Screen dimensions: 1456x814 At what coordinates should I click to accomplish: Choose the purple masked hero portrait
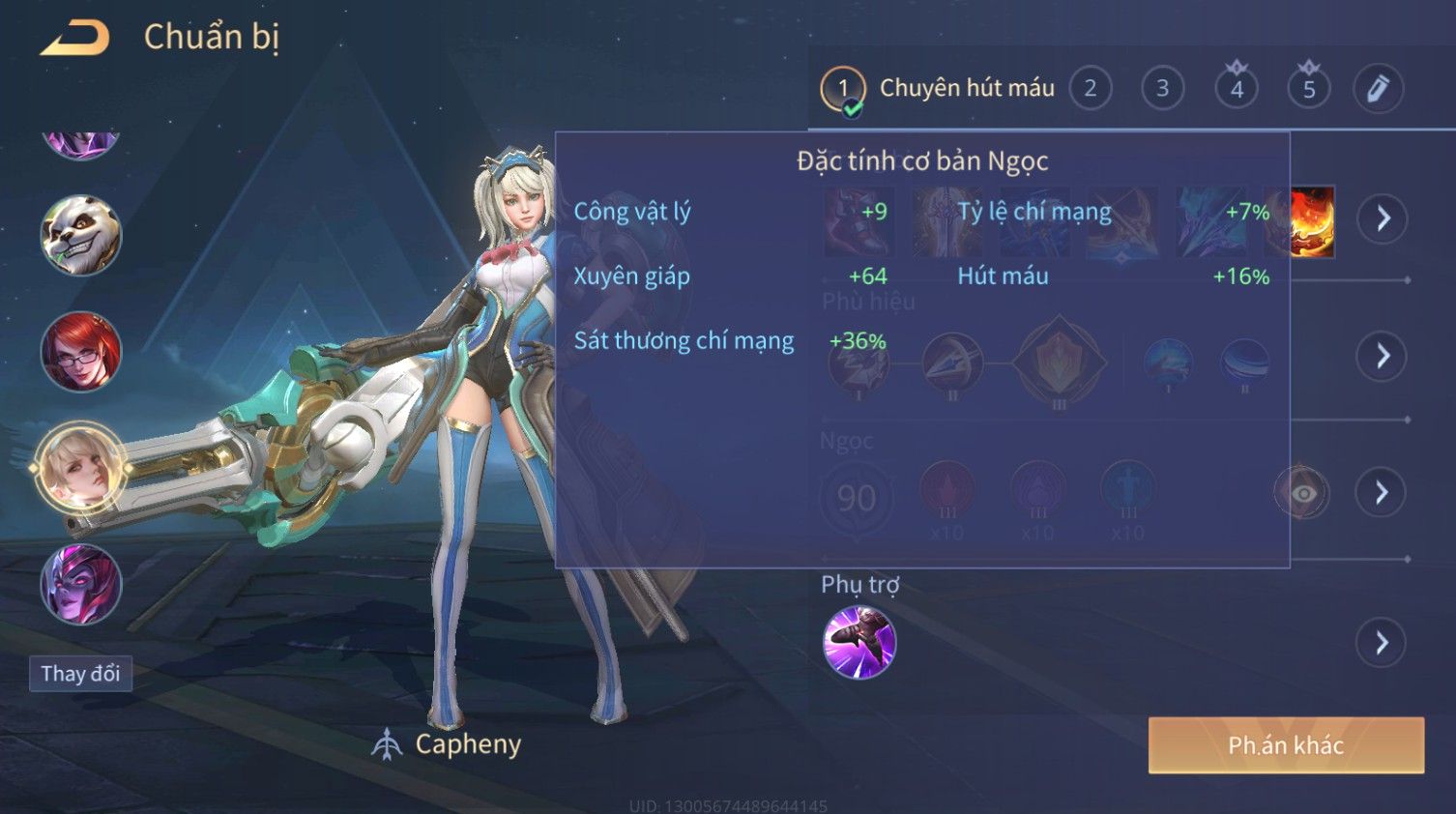tap(81, 584)
